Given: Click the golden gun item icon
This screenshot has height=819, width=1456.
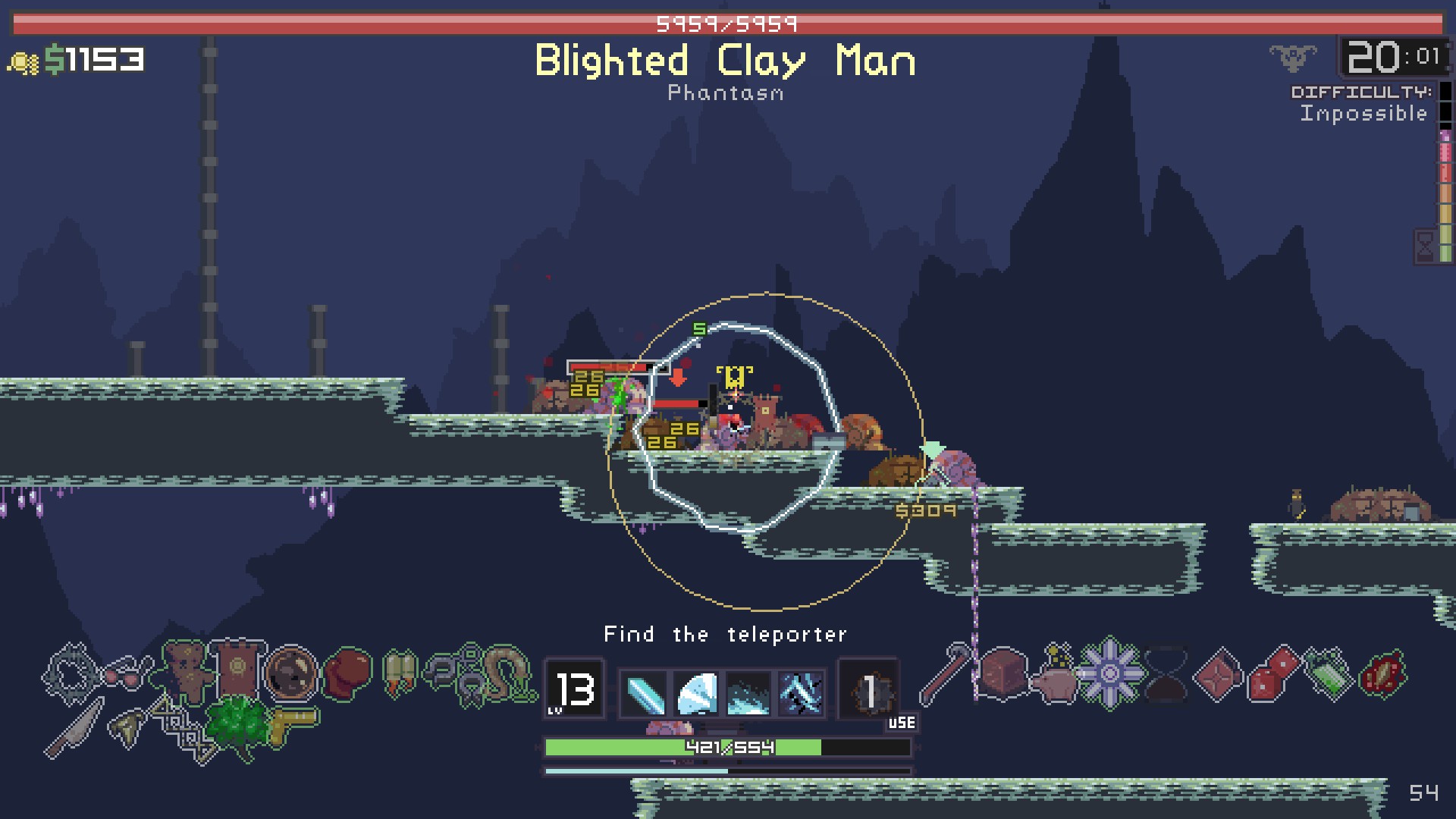Looking at the screenshot, I should tap(294, 722).
